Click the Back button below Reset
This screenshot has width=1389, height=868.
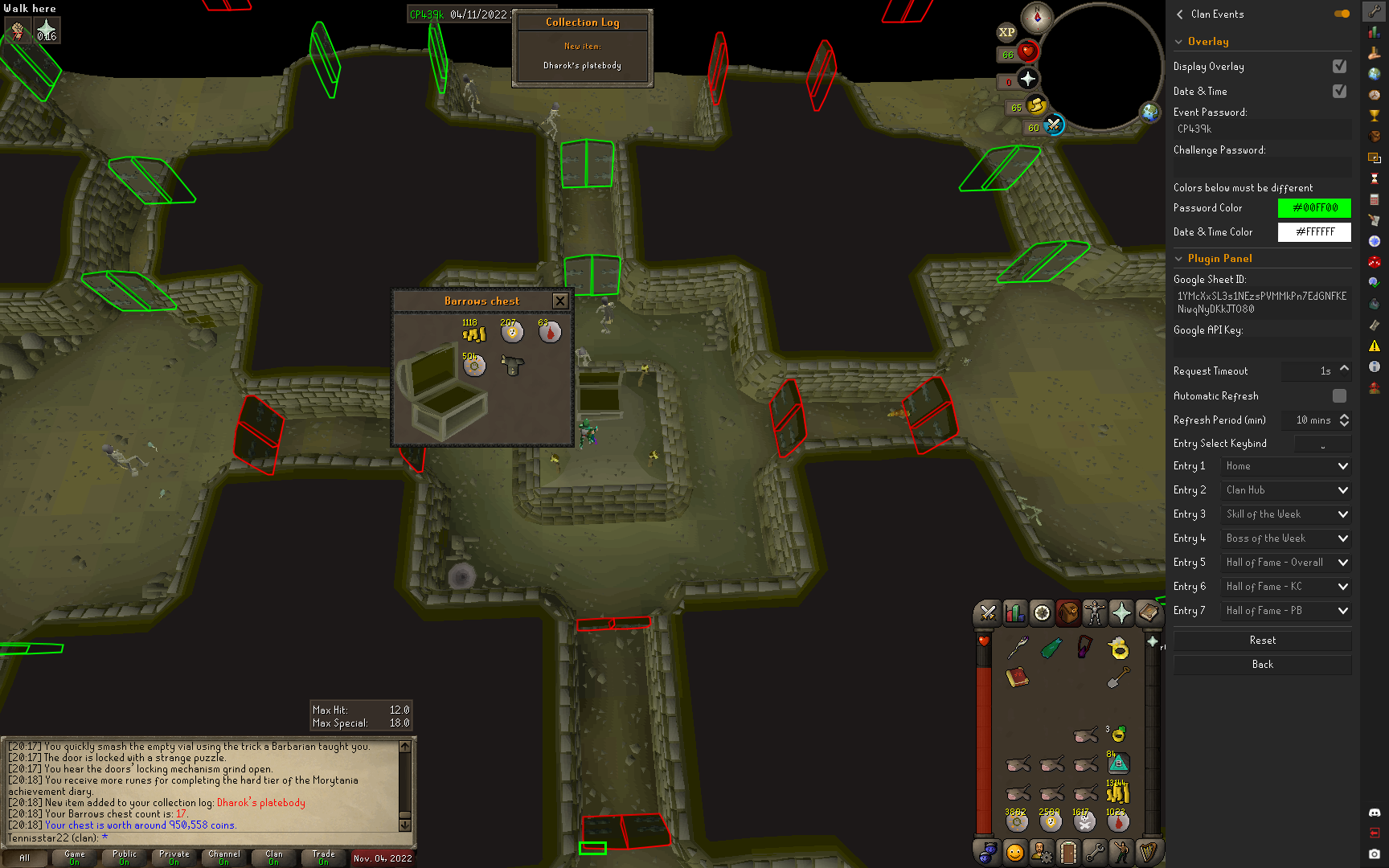[1262, 665]
